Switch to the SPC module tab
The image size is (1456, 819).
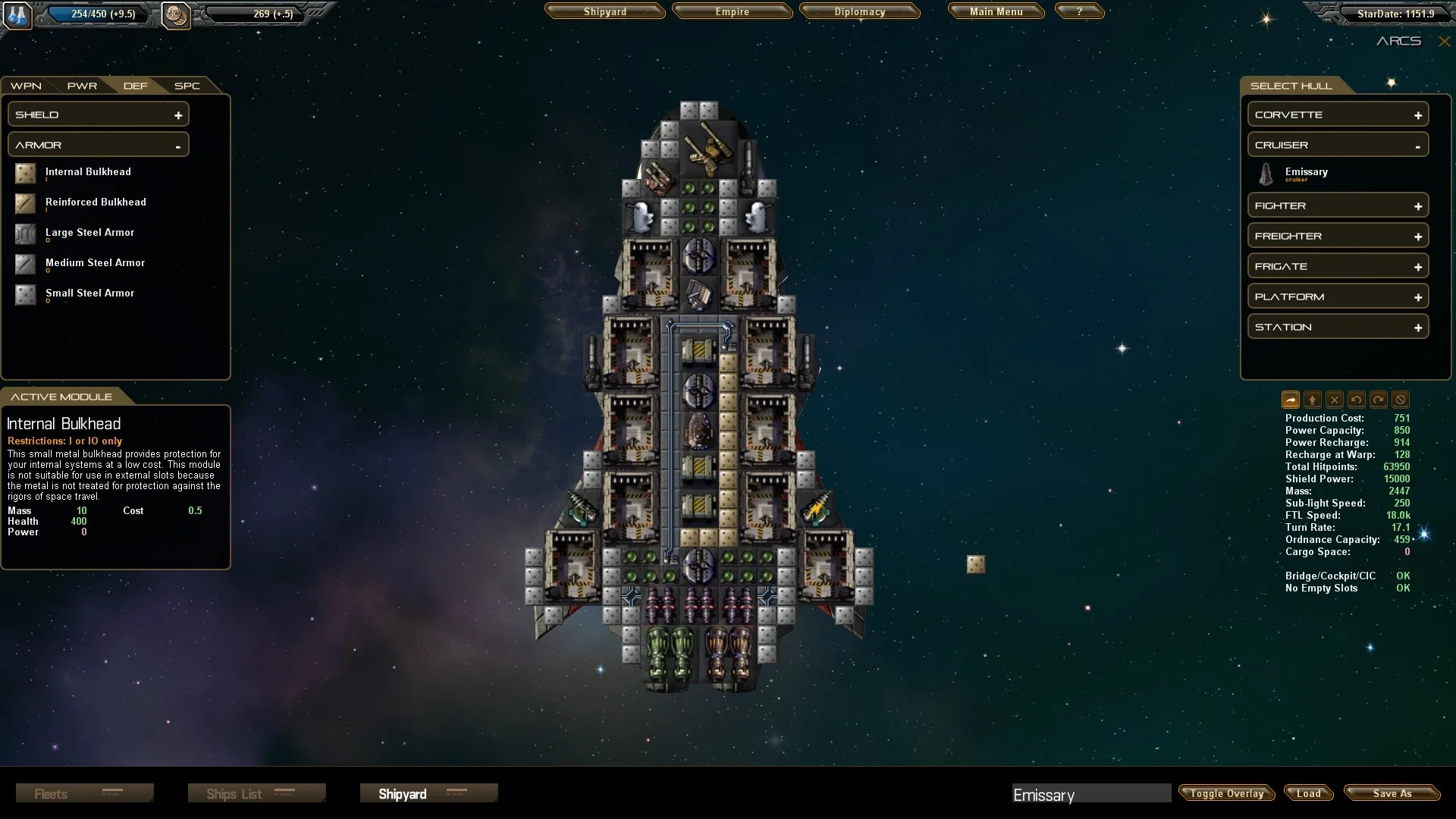(x=187, y=86)
